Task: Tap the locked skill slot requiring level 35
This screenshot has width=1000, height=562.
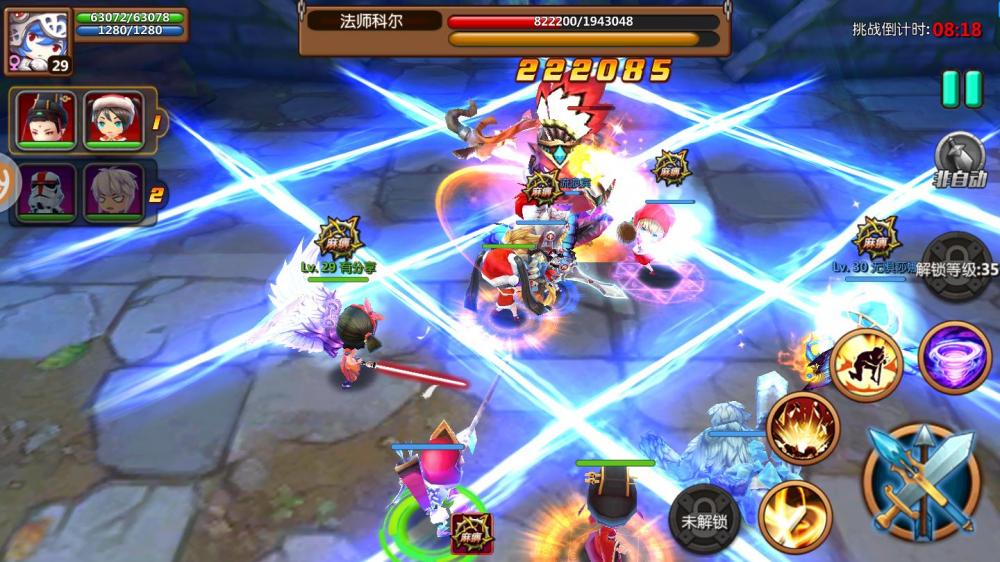Action: [x=956, y=267]
